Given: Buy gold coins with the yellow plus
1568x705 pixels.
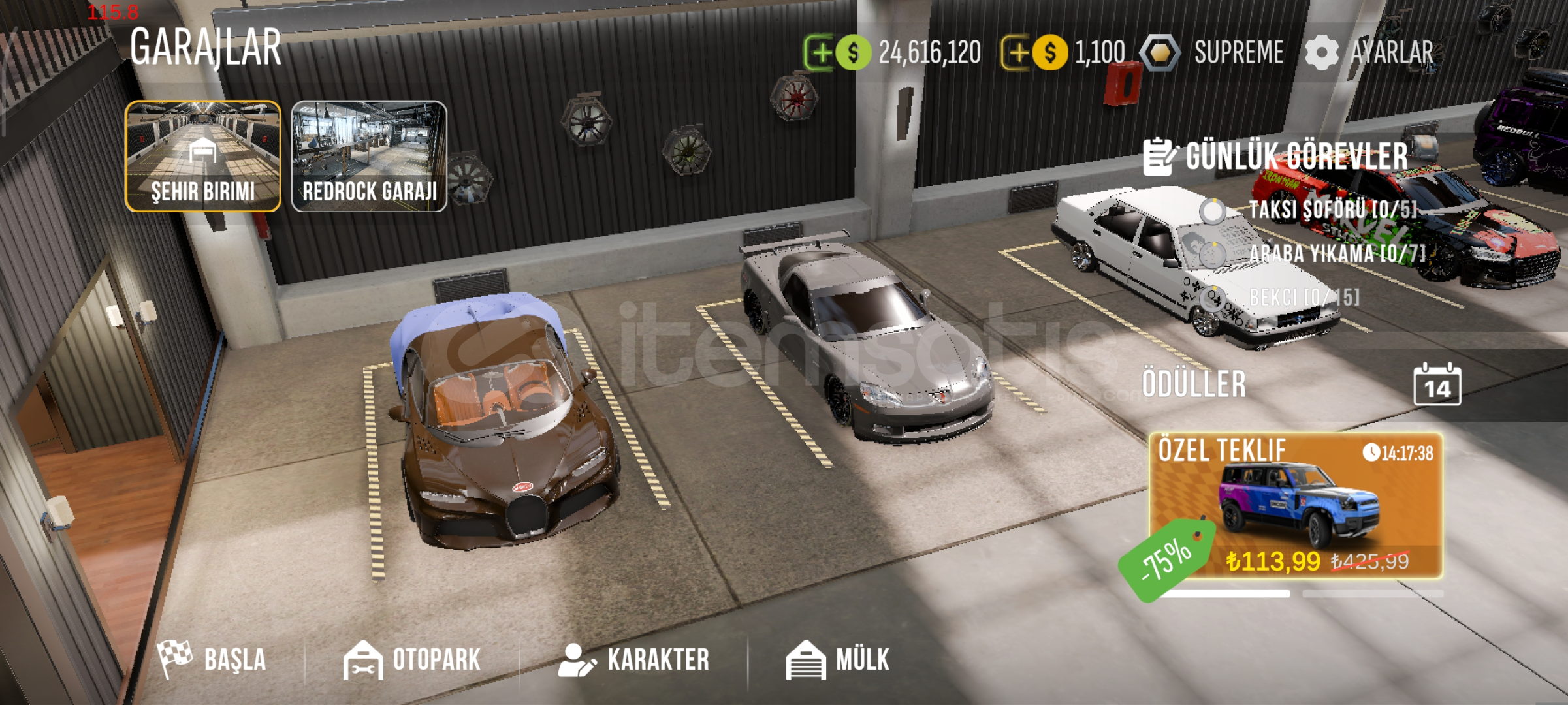Looking at the screenshot, I should click(1016, 52).
